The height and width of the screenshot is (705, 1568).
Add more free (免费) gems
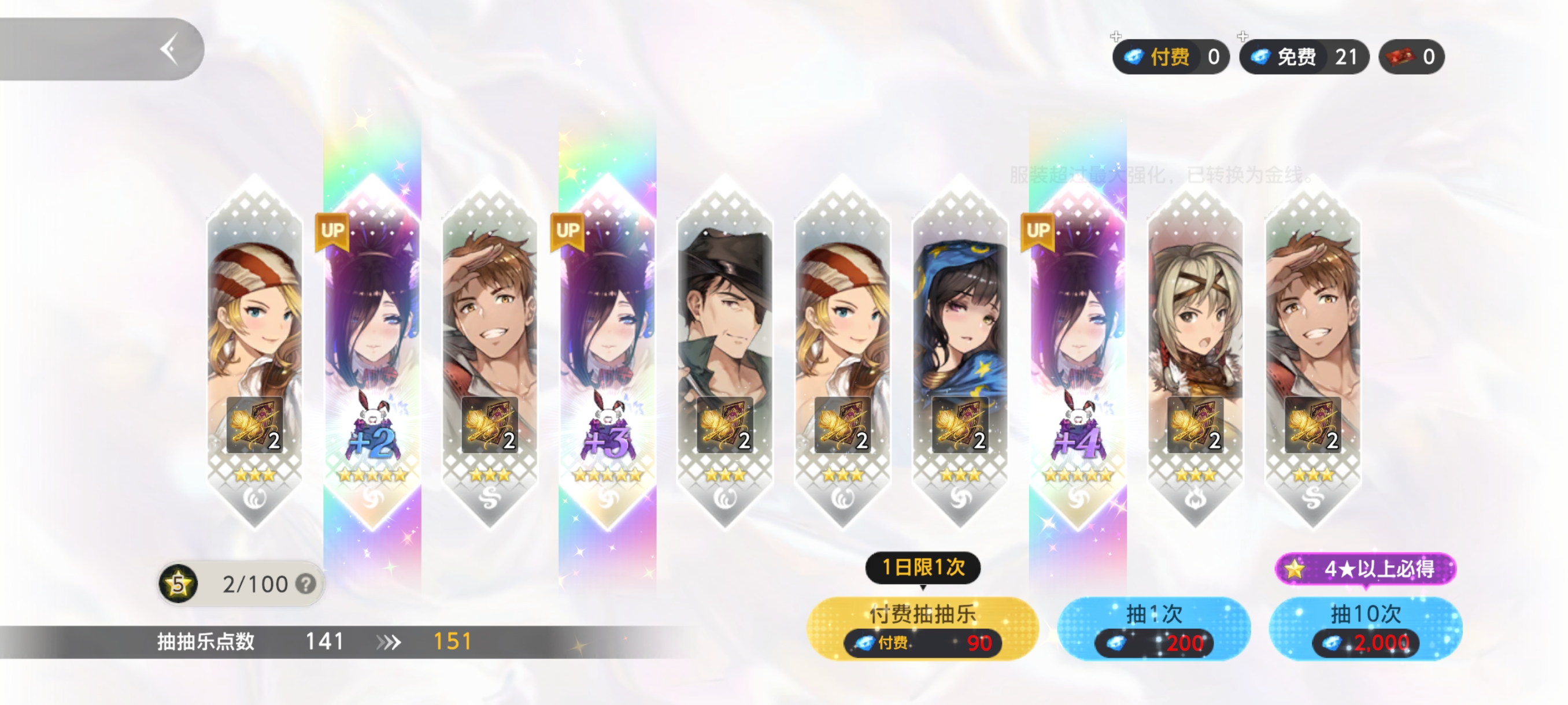coord(1242,37)
